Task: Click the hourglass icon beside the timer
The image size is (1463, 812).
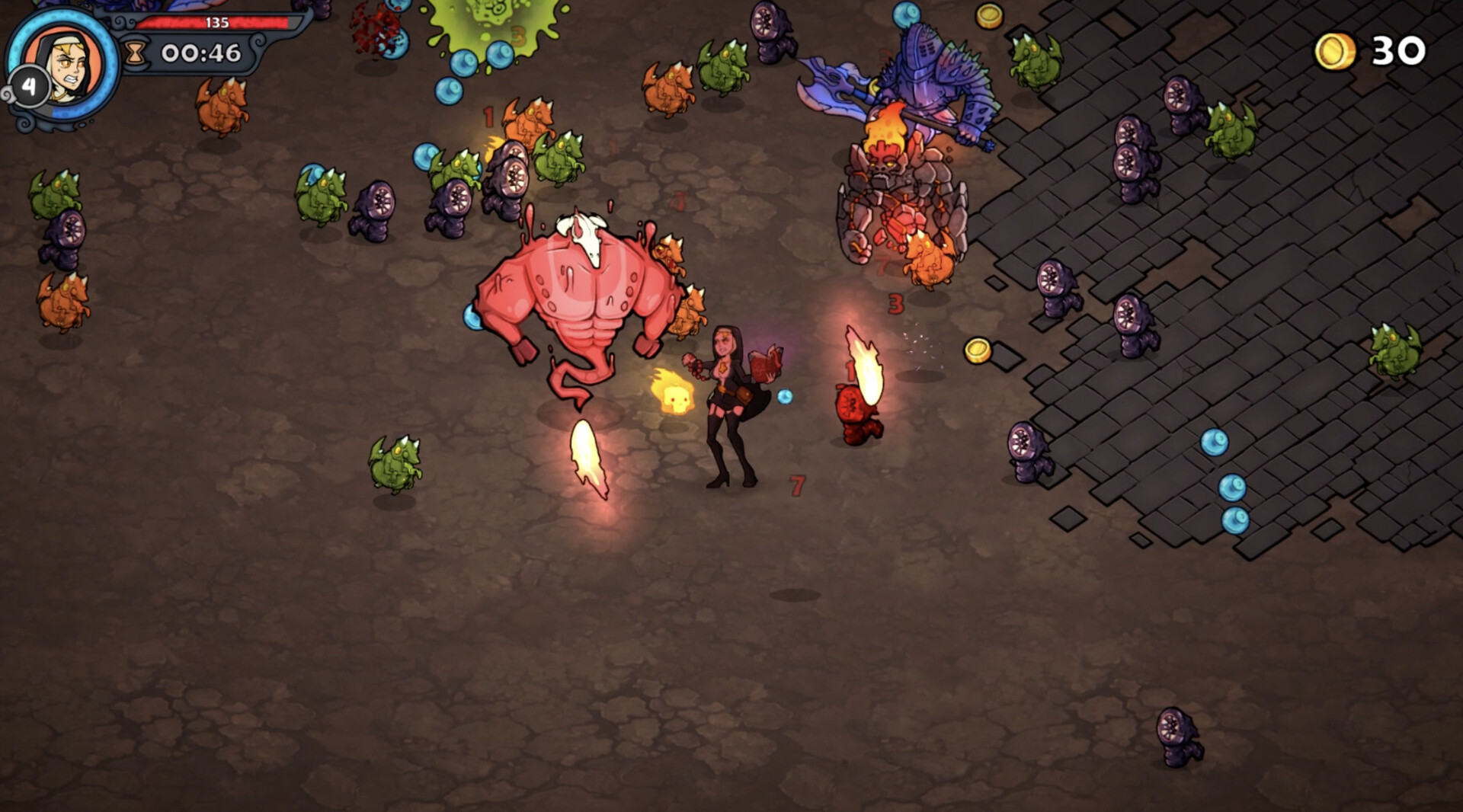Action: 137,53
